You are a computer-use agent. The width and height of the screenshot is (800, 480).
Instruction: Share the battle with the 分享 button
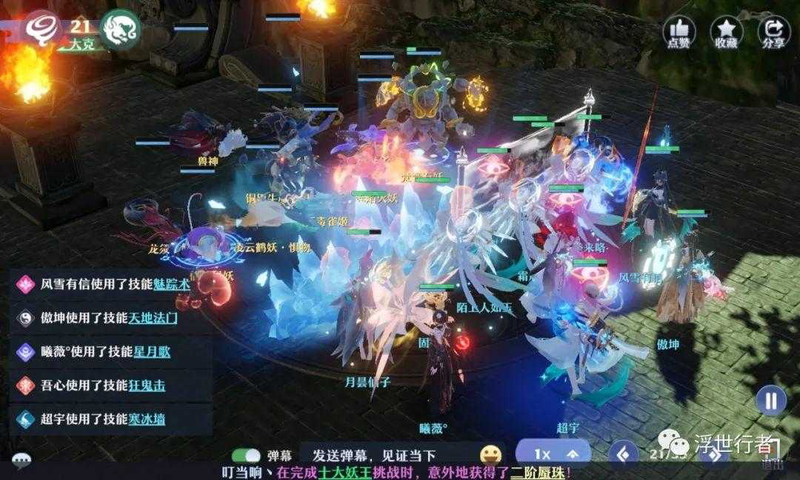[x=773, y=31]
